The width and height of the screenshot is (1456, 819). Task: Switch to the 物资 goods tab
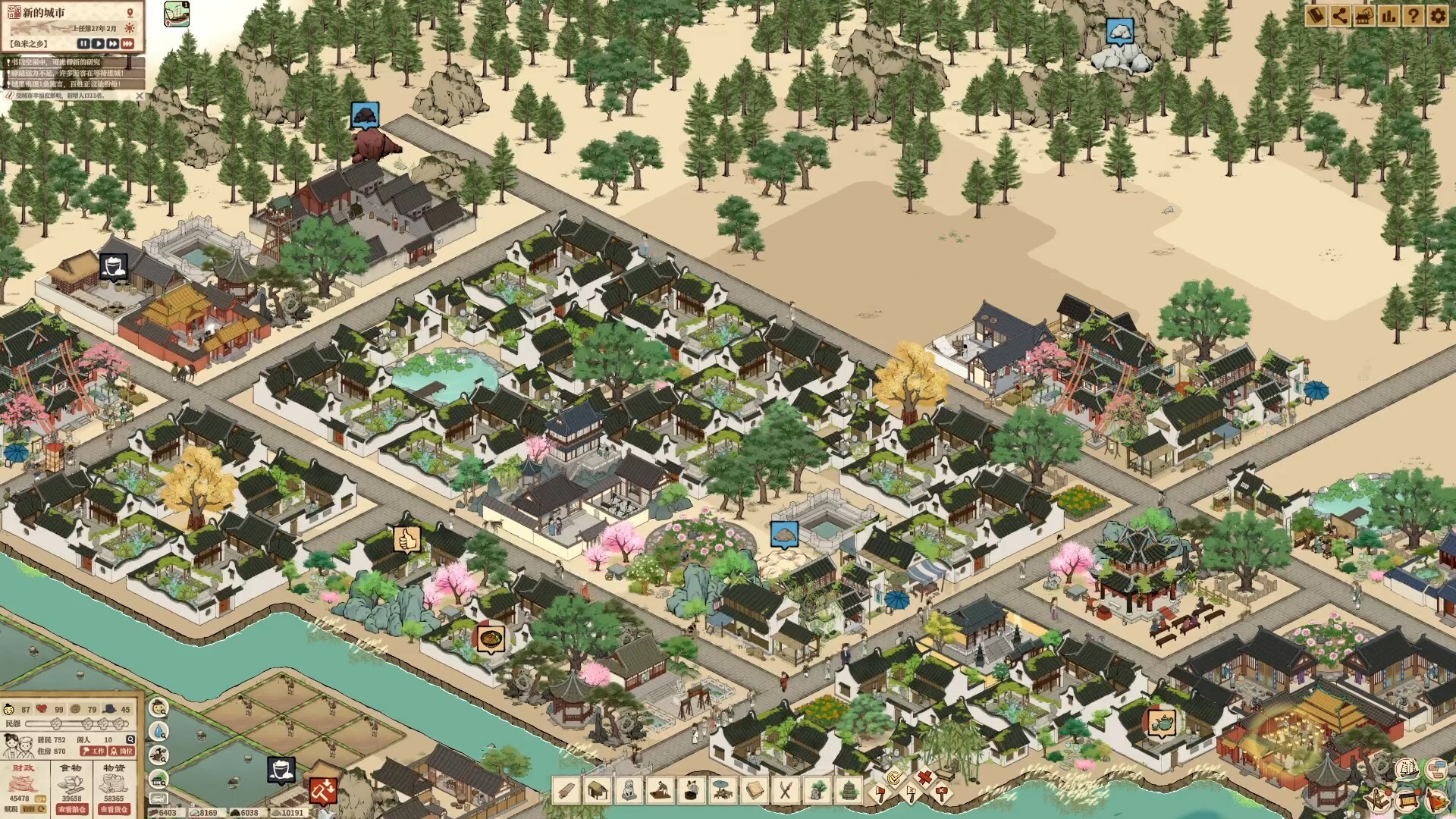[115, 768]
